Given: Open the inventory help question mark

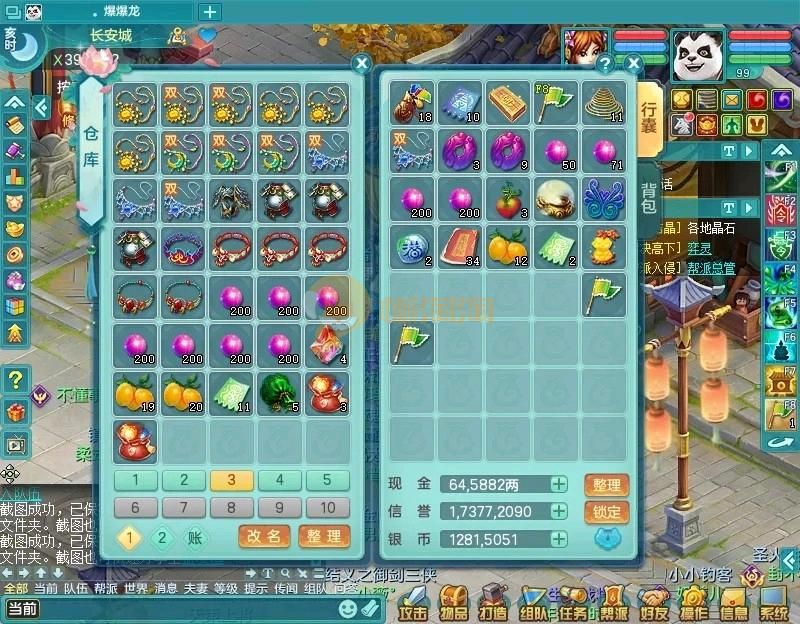Looking at the screenshot, I should (x=605, y=63).
